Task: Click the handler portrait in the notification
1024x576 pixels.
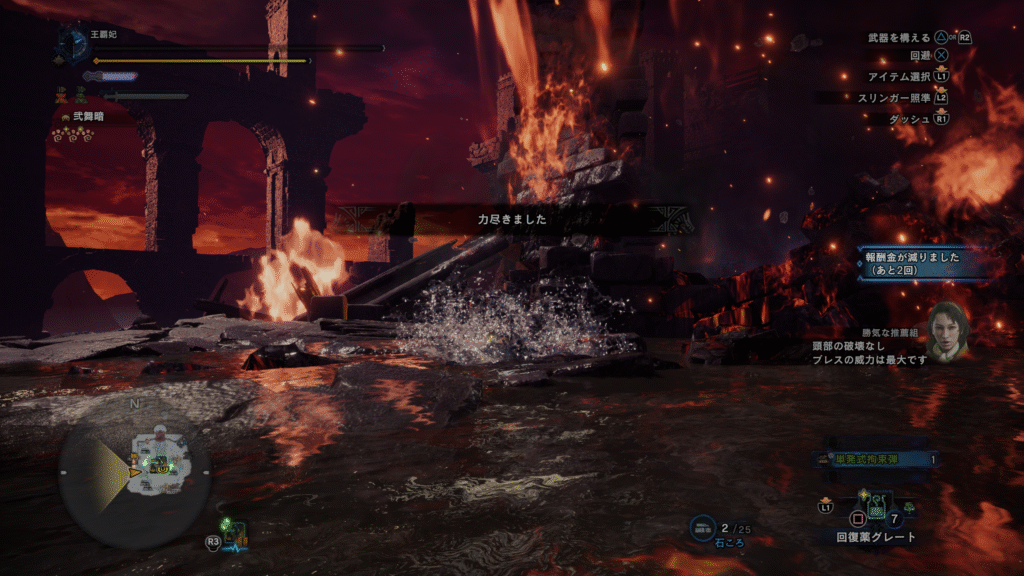Action: 947,331
